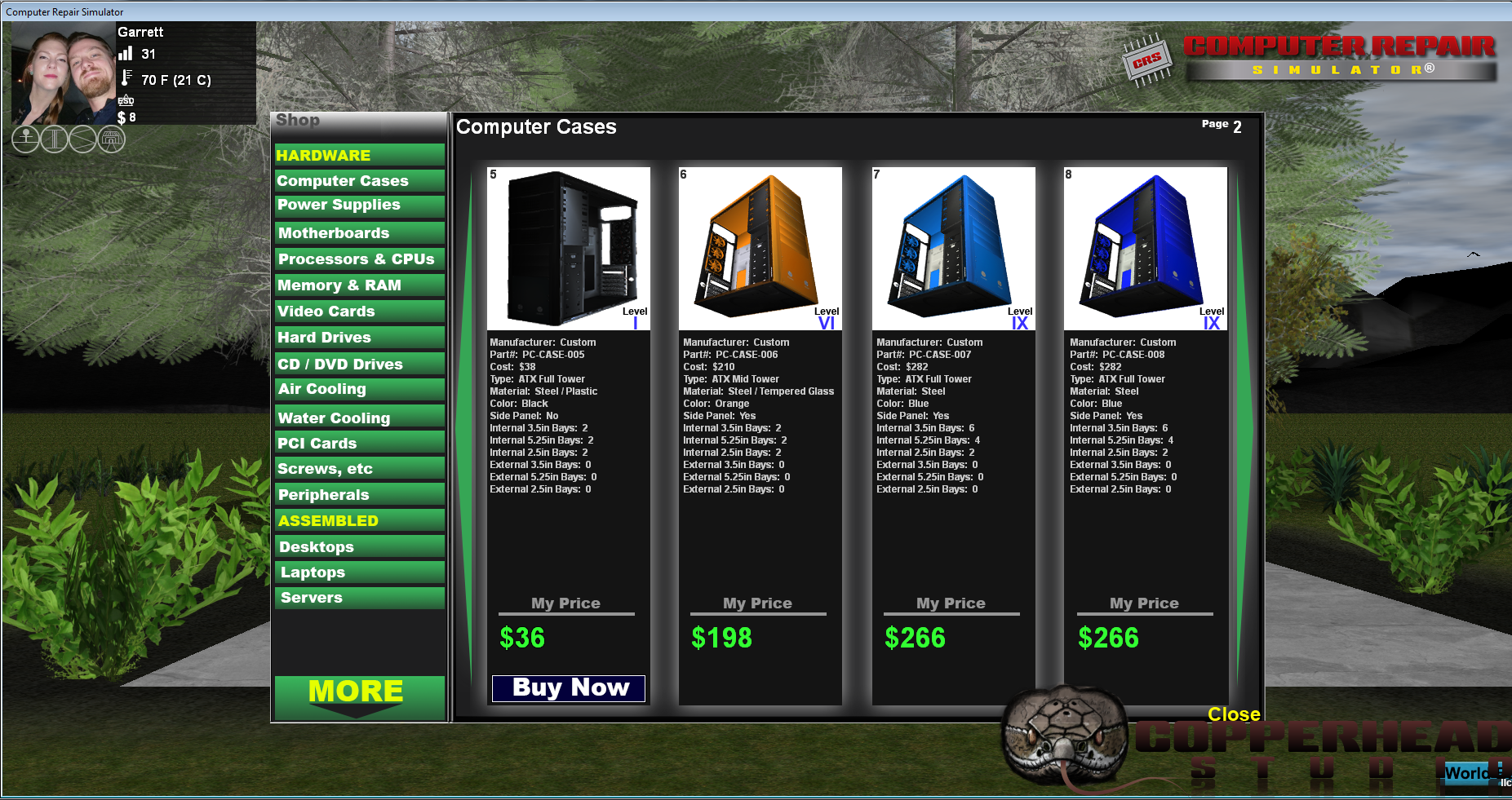Open the Water Cooling category
Screen dimensions: 1512x800
tap(359, 417)
